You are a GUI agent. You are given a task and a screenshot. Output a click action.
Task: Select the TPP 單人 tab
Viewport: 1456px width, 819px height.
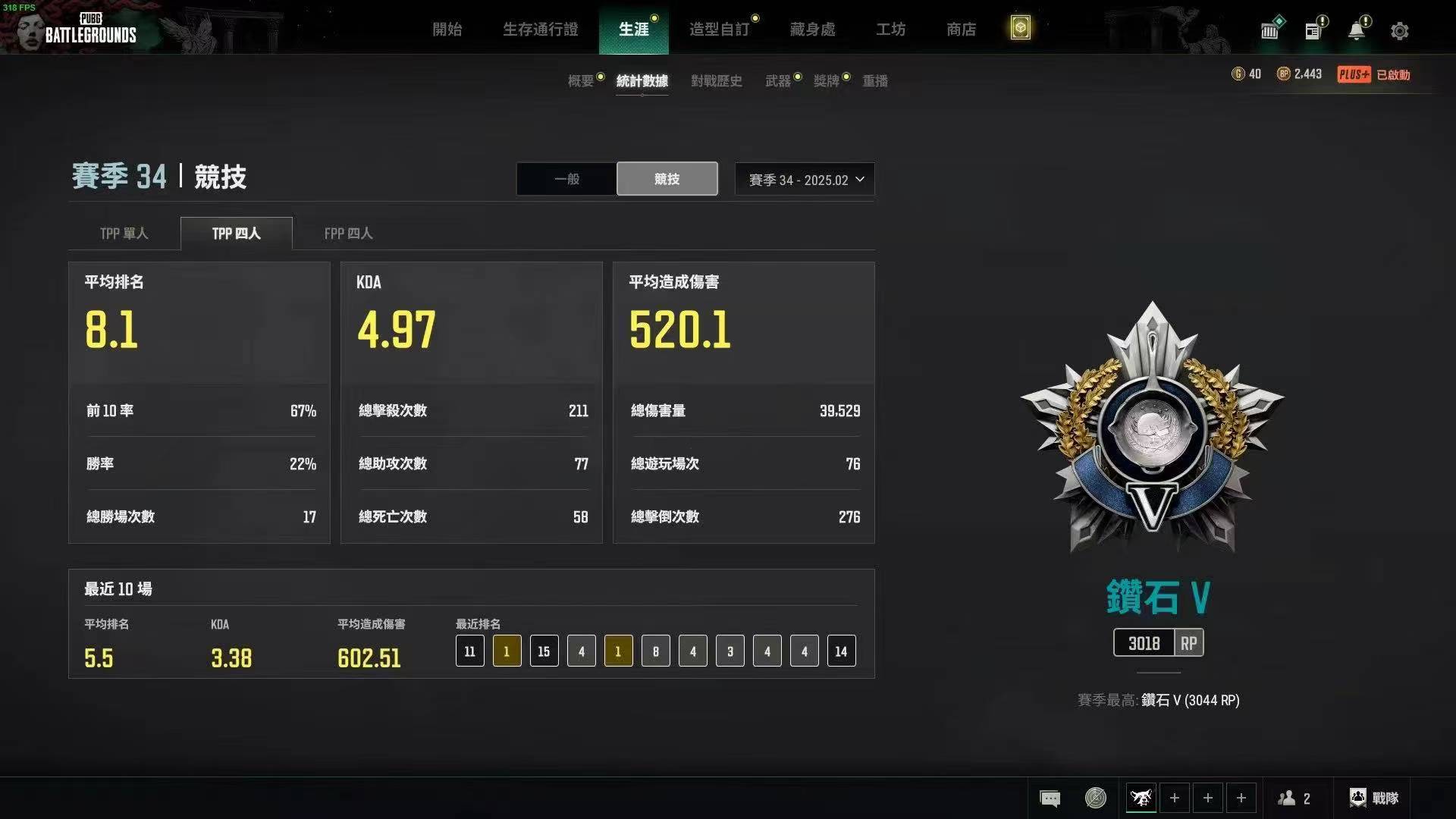(x=124, y=234)
